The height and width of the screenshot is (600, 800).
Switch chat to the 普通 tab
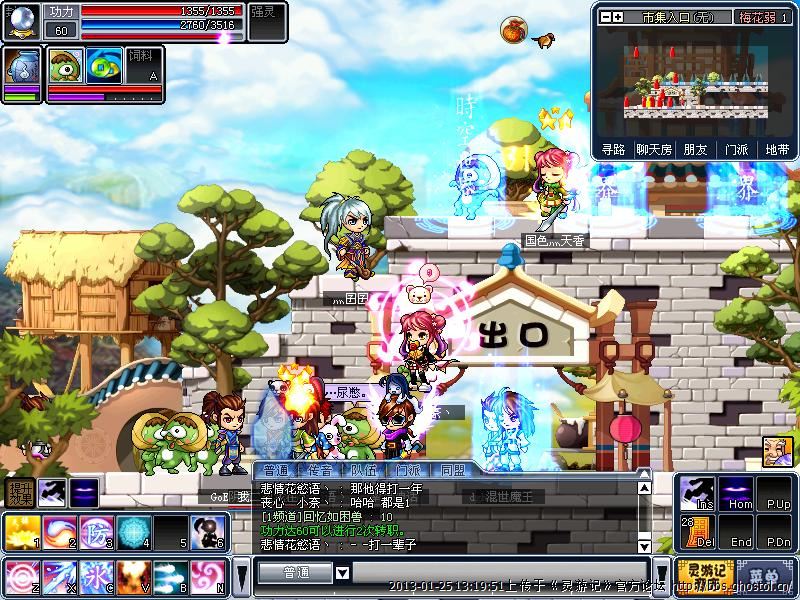tap(276, 469)
